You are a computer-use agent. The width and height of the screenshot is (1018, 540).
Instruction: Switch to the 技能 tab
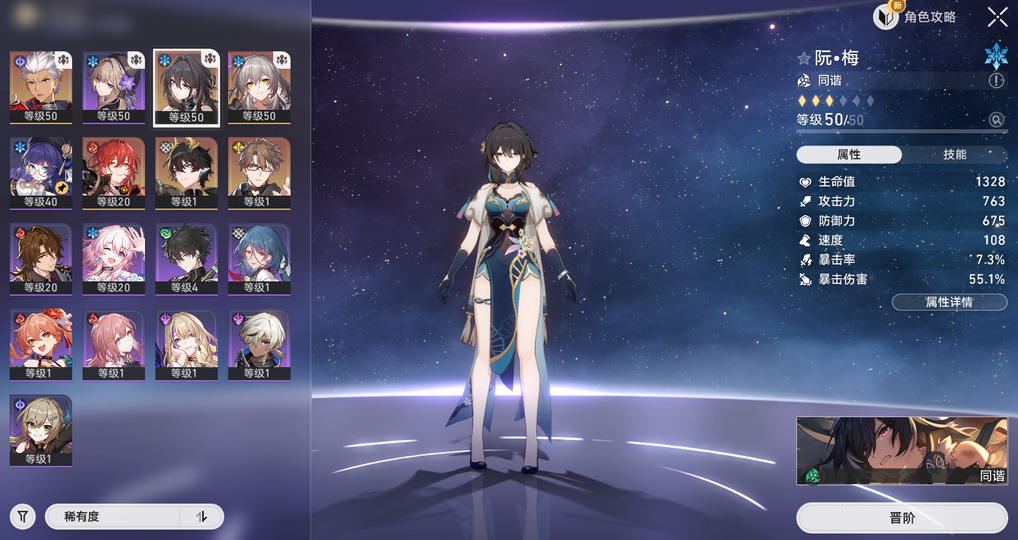(x=954, y=155)
